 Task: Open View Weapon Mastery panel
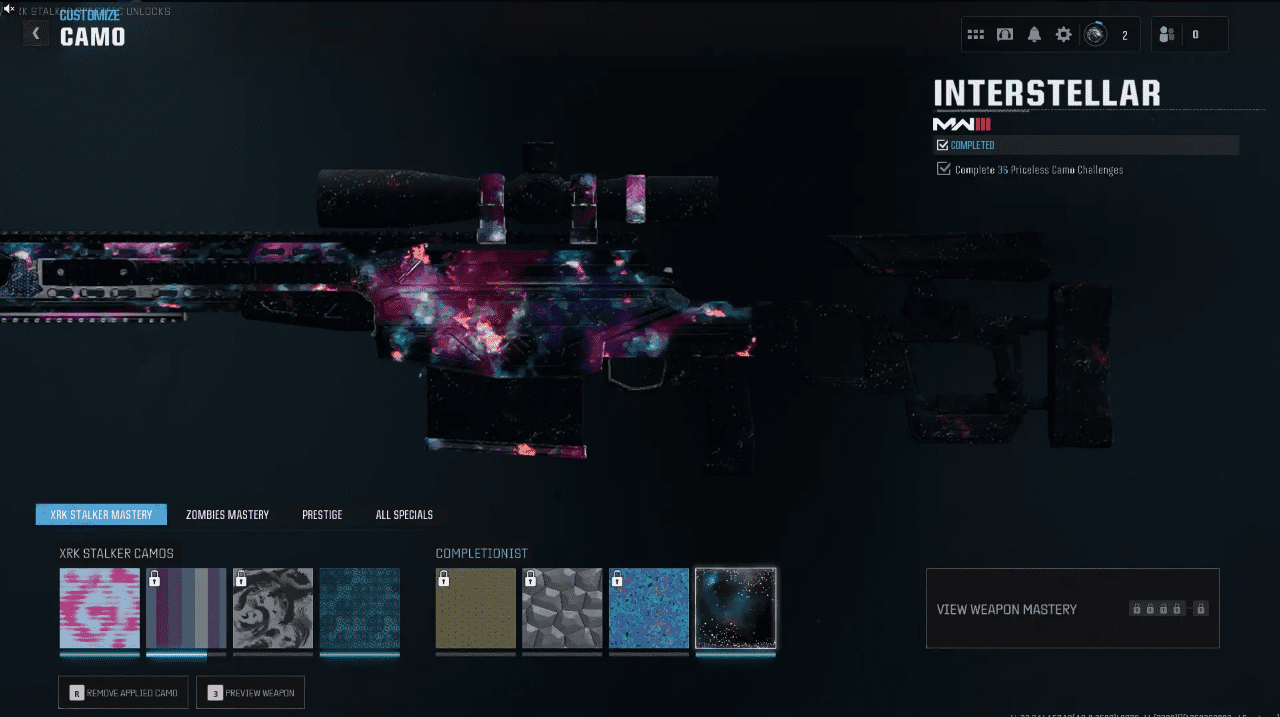(x=1072, y=608)
